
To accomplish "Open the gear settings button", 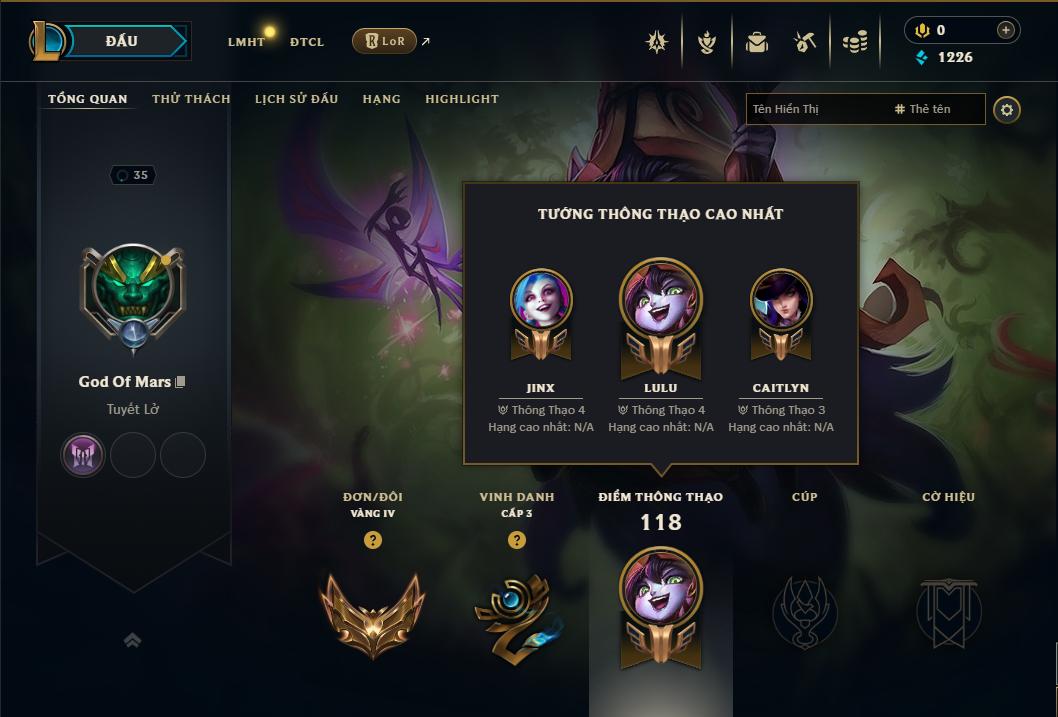I will click(1007, 109).
